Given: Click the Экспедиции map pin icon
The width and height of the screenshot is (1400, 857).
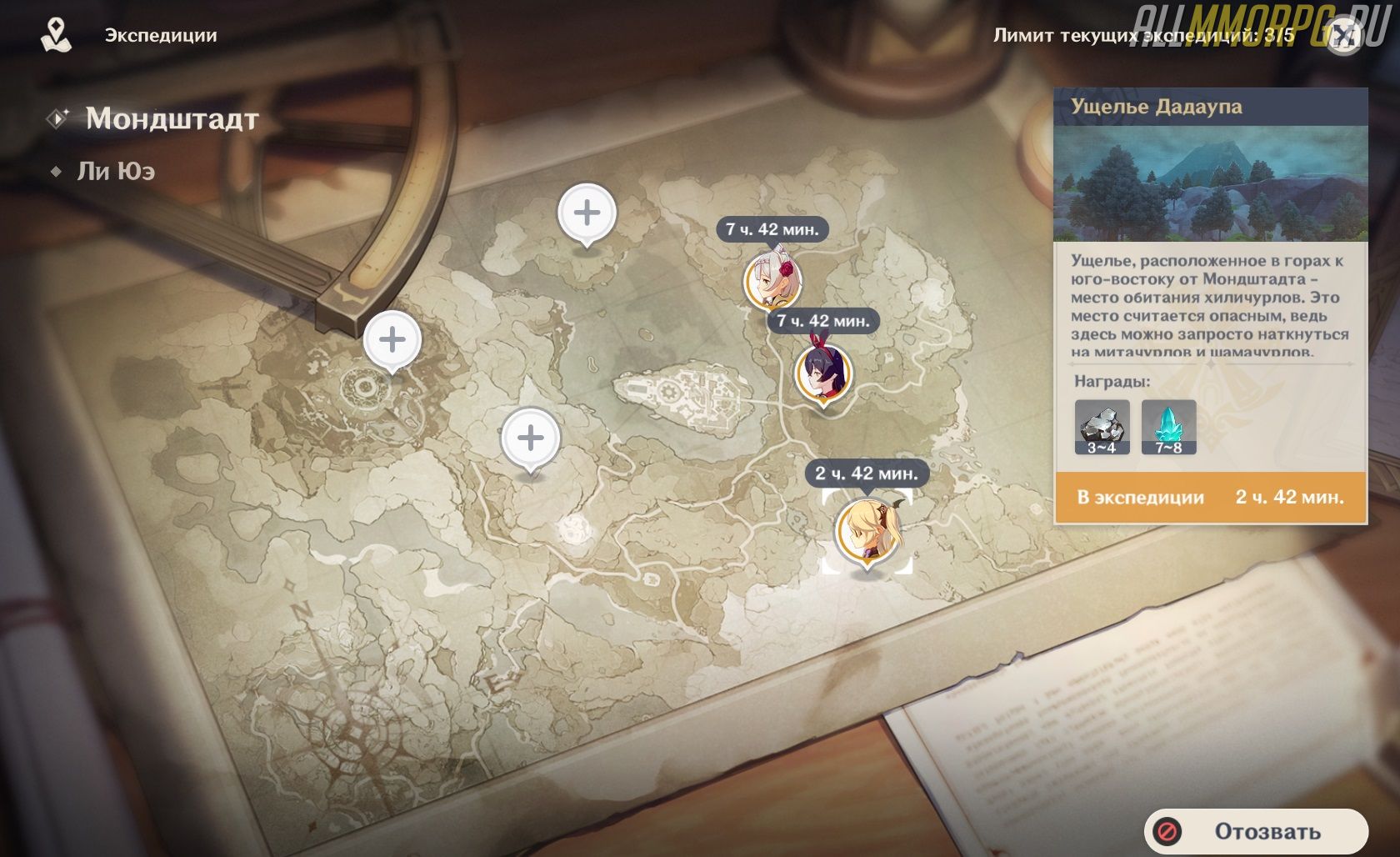Looking at the screenshot, I should 56,35.
